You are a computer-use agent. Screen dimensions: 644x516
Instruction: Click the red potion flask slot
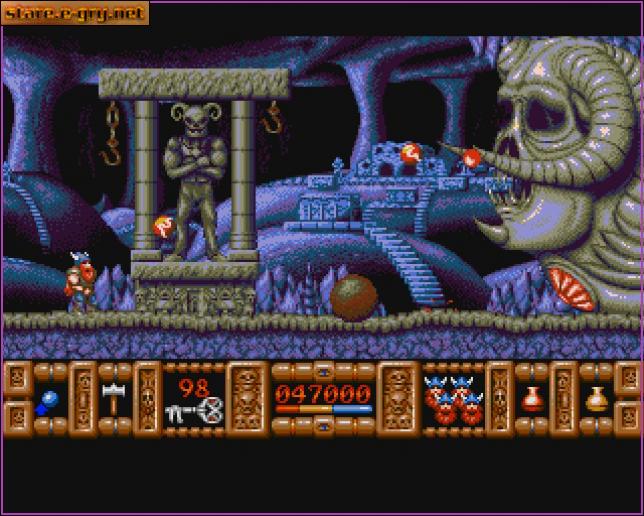tap(530, 398)
